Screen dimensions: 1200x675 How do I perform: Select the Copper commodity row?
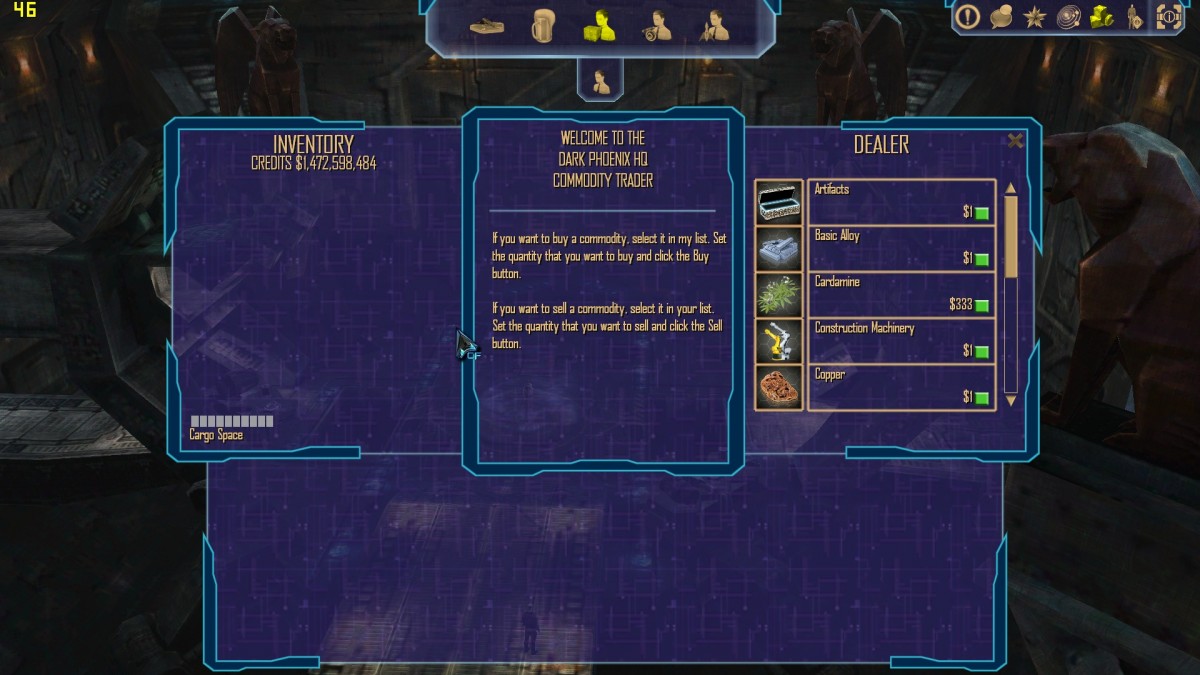click(x=900, y=386)
